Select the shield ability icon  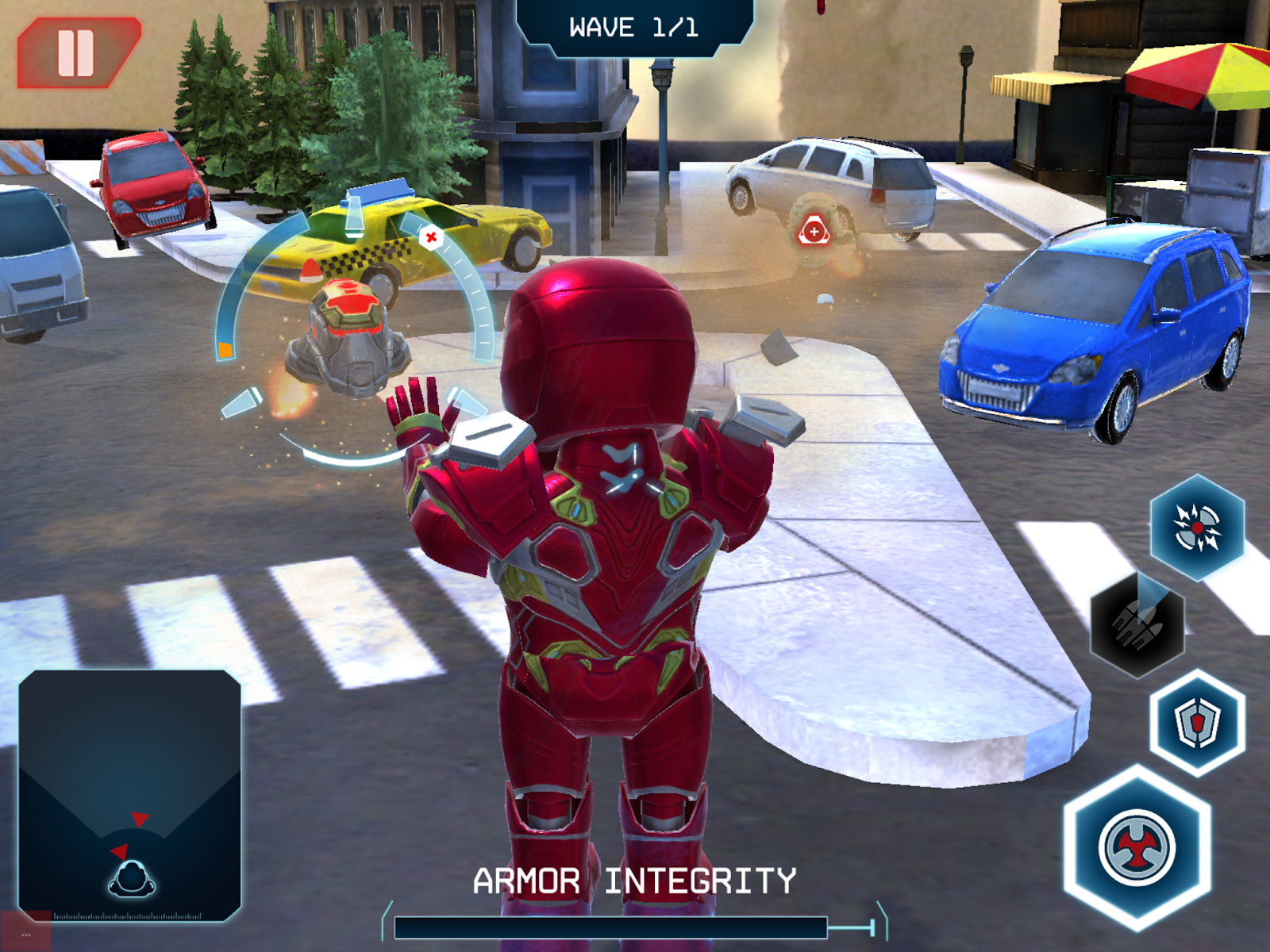tap(1197, 724)
